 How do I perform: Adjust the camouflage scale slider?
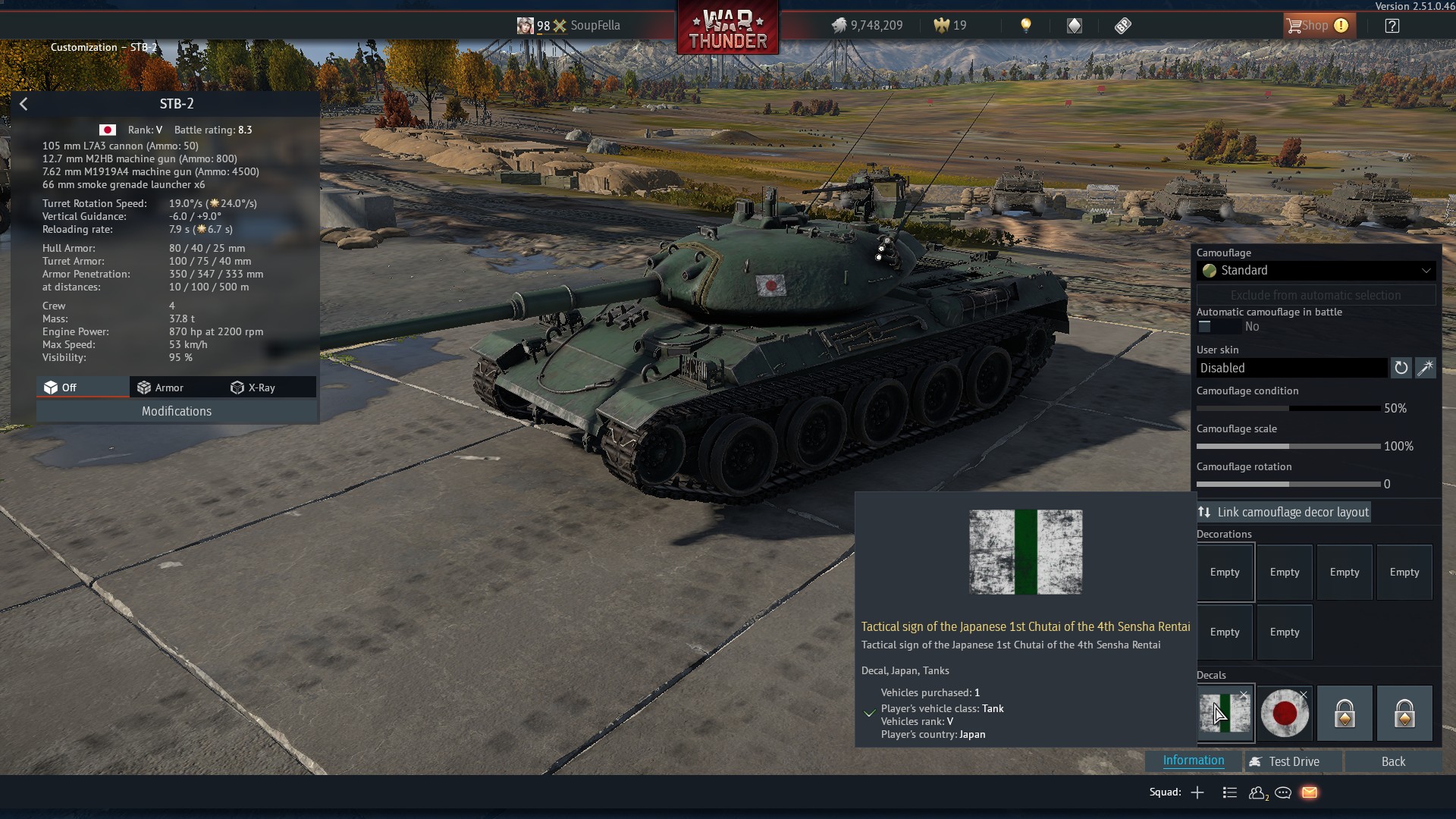coord(1288,447)
